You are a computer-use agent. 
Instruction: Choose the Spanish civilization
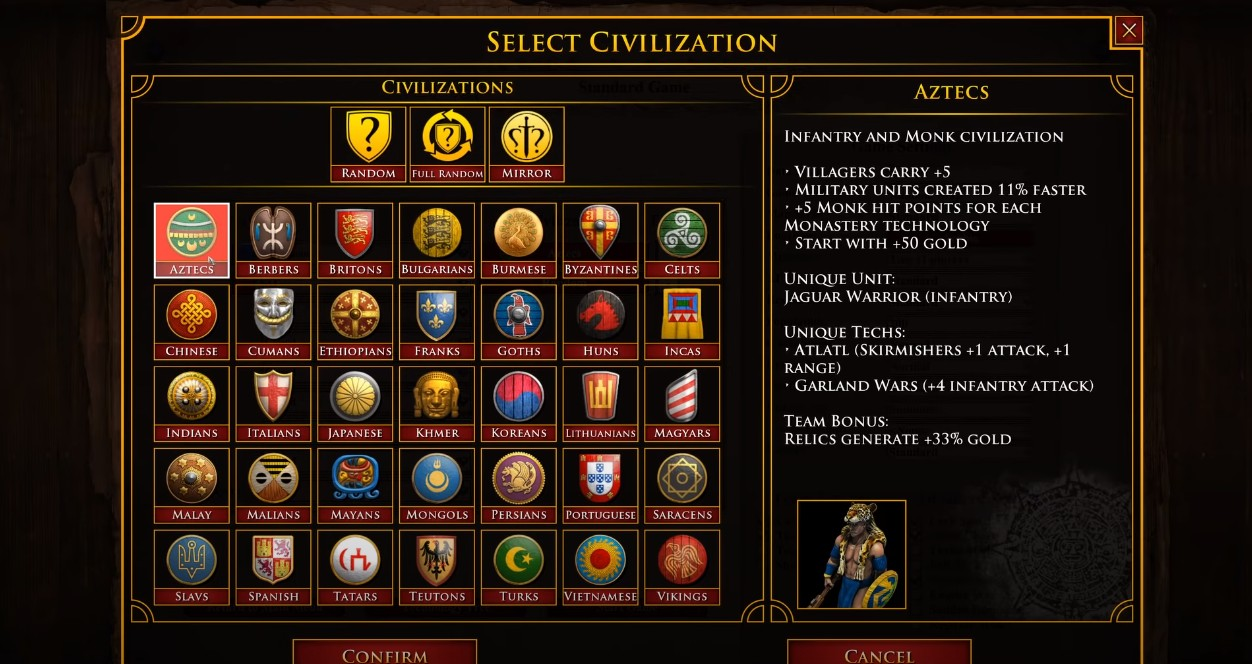click(x=273, y=567)
